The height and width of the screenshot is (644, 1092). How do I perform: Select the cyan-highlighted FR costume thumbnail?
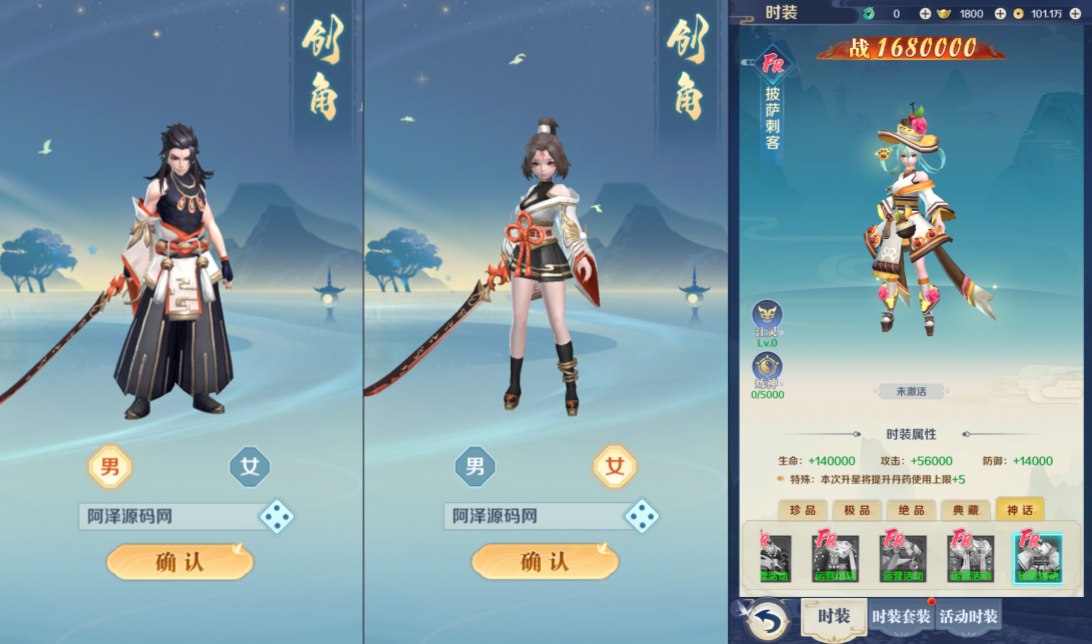1038,558
